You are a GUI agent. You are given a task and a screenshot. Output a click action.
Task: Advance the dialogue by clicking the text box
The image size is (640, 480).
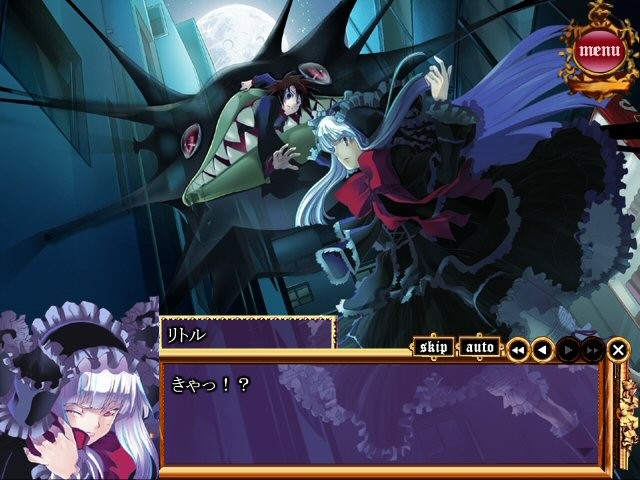coord(380,415)
